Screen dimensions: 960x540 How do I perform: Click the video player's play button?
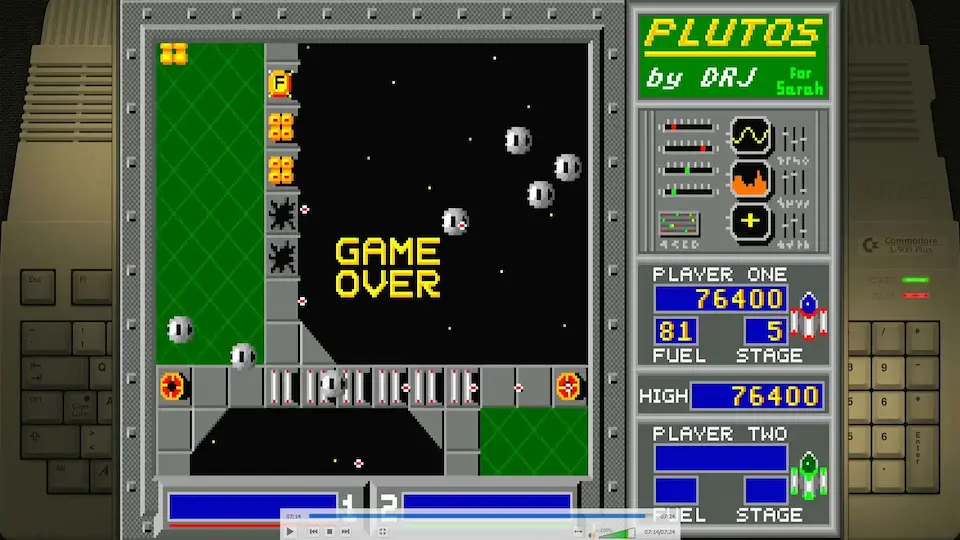[x=291, y=532]
